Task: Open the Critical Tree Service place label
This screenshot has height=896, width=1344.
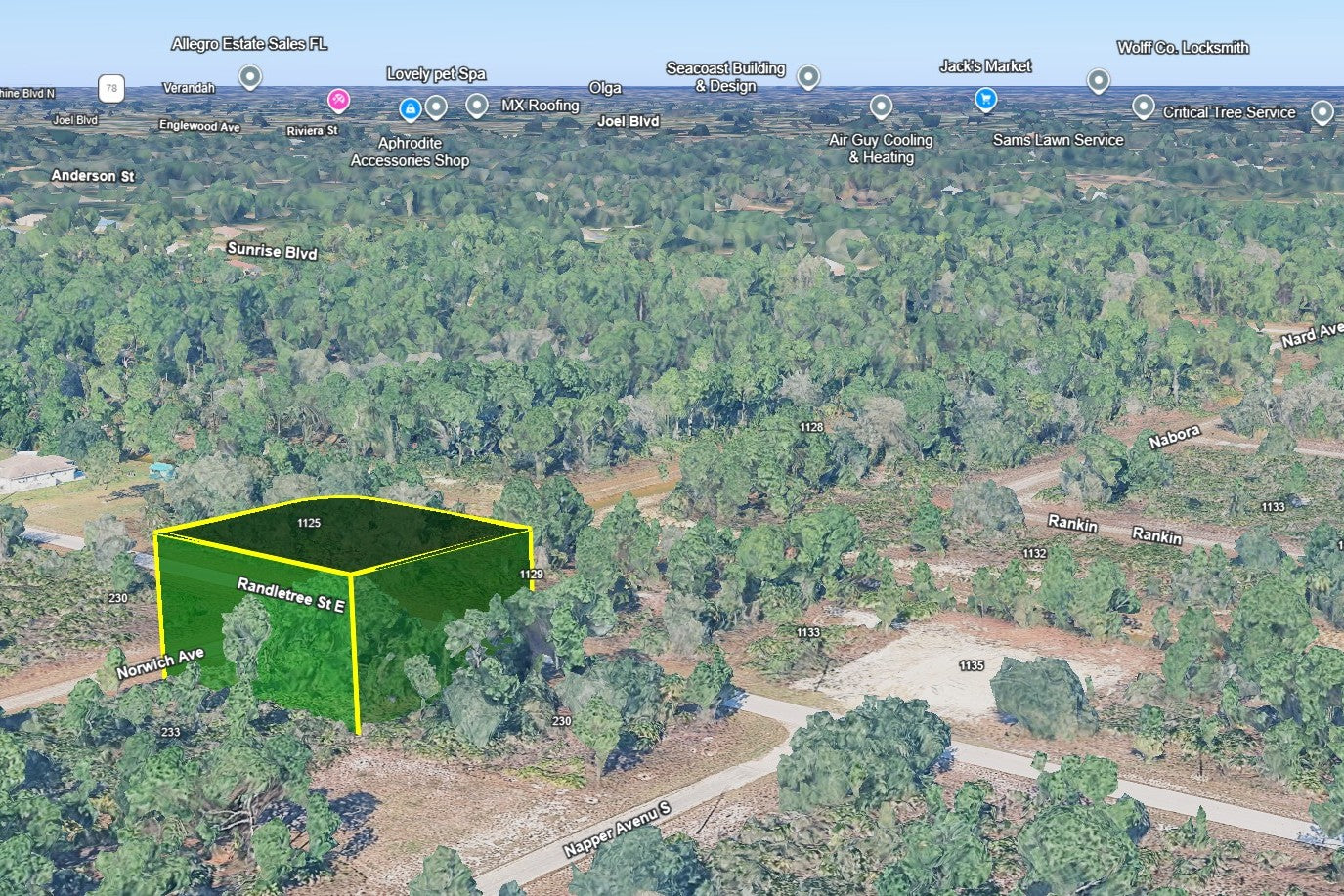Action: click(x=1229, y=112)
